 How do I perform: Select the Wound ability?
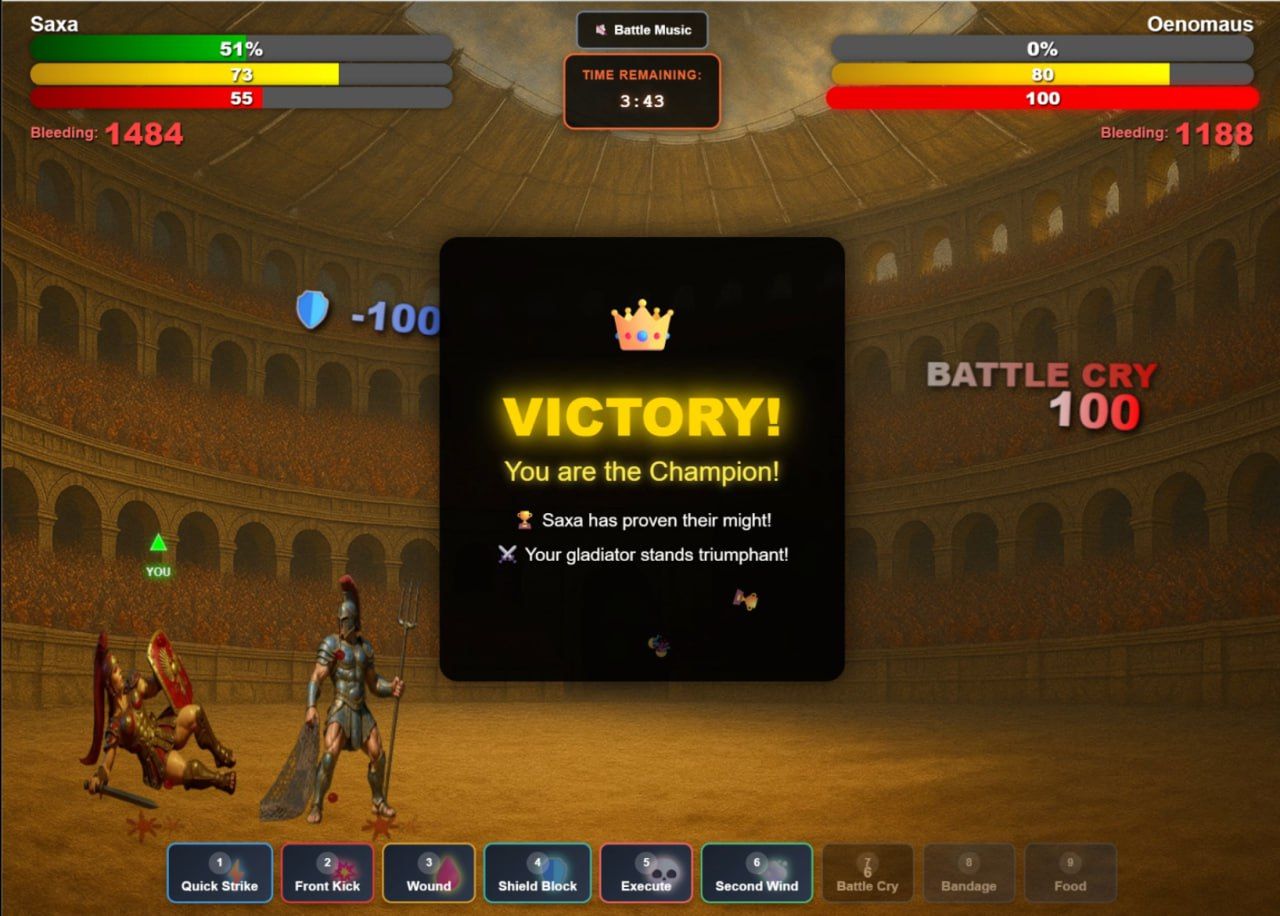[429, 873]
